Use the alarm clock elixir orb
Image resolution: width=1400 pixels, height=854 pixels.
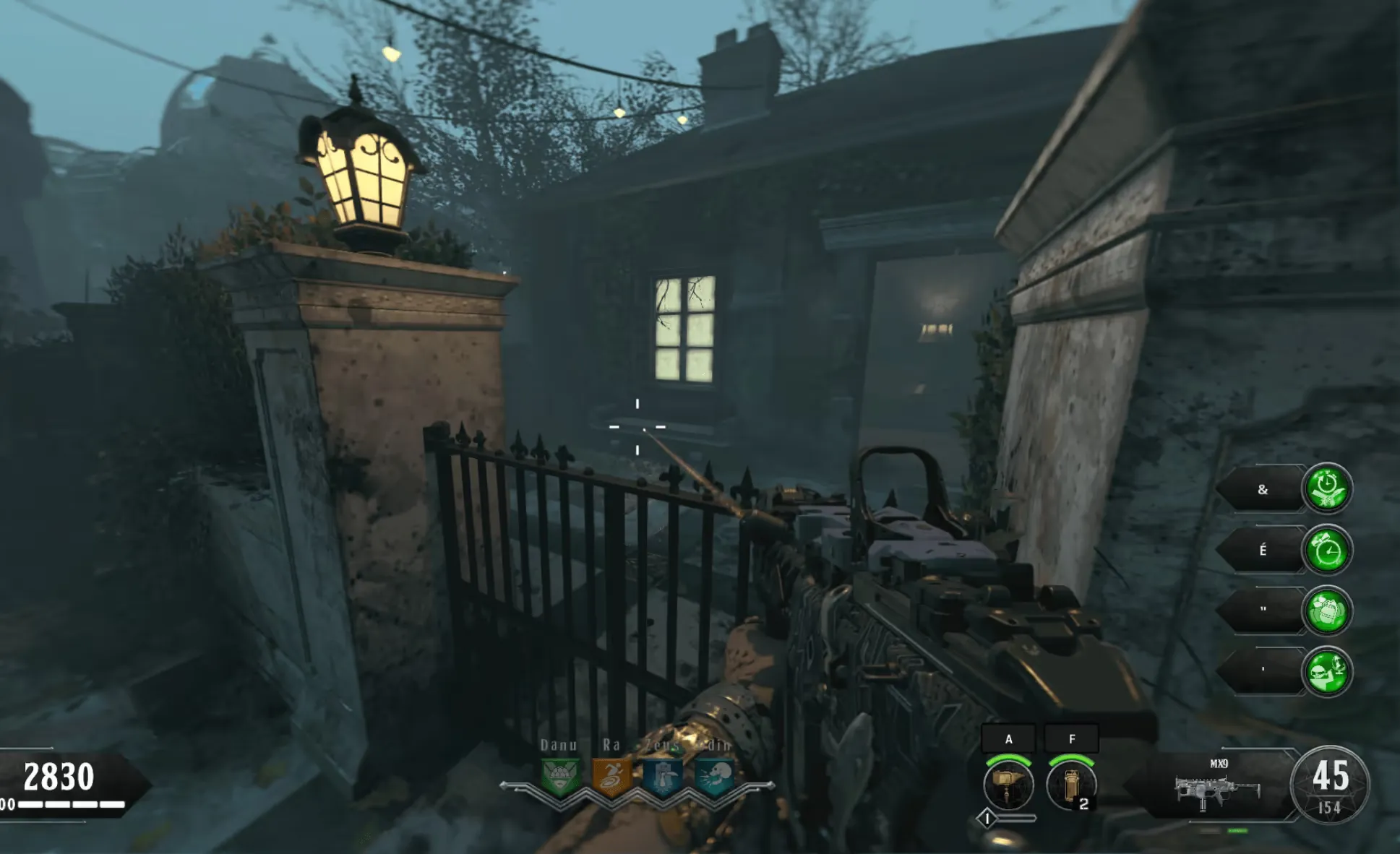pyautogui.click(x=1327, y=551)
